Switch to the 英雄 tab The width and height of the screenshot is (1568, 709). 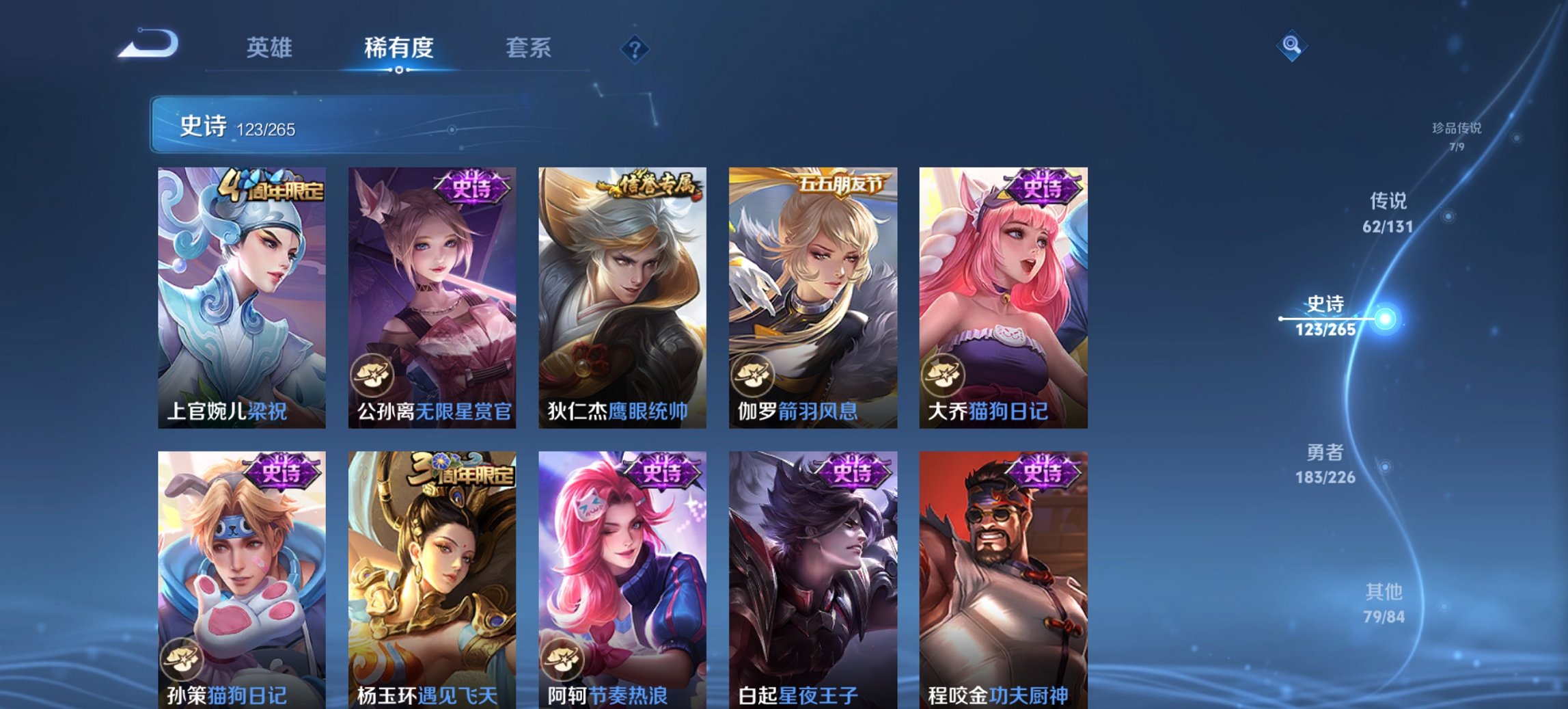(271, 48)
